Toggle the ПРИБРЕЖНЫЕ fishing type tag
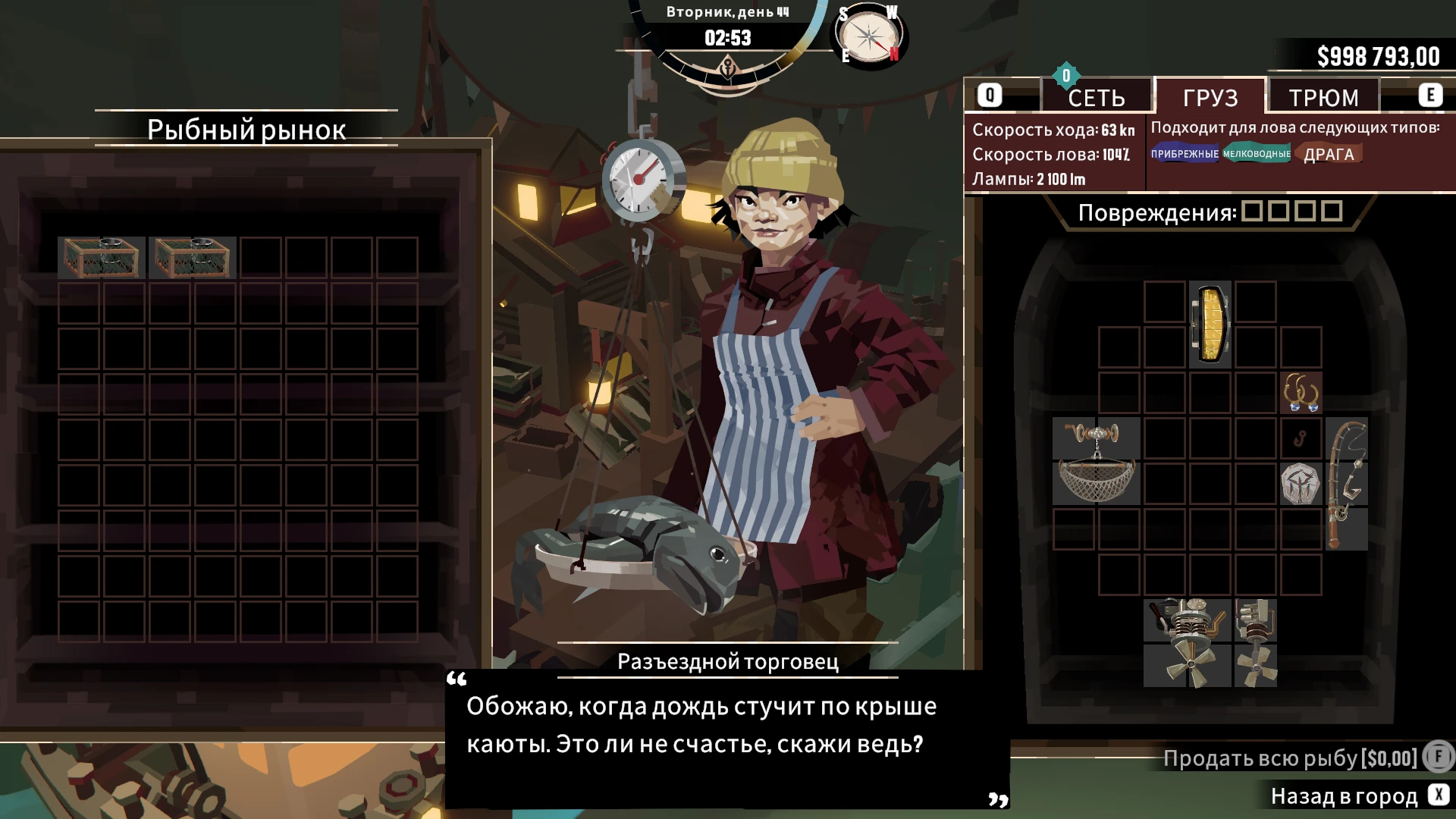The width and height of the screenshot is (1456, 819). click(x=1185, y=154)
